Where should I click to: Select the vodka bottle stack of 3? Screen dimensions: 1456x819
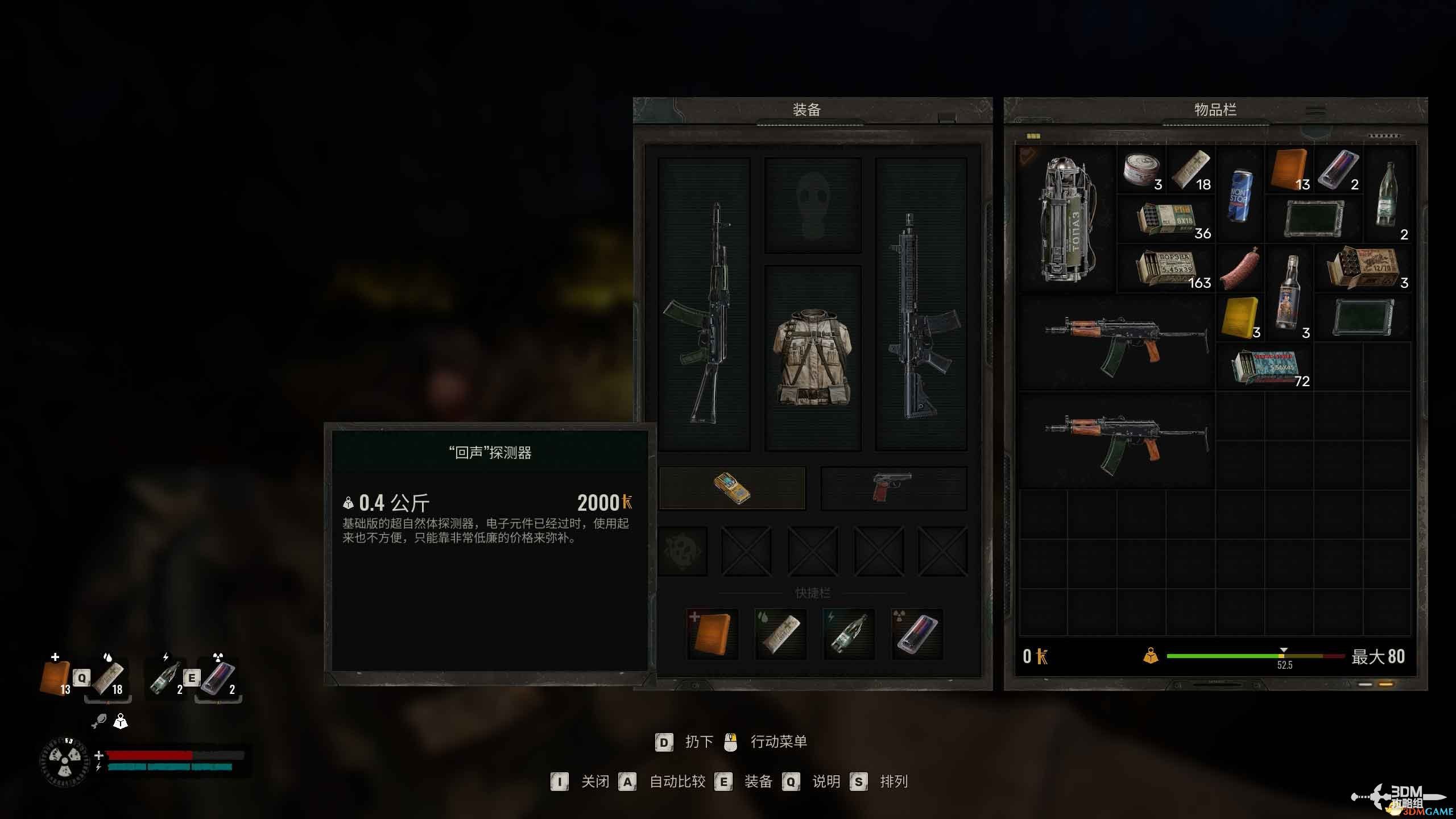(1289, 292)
